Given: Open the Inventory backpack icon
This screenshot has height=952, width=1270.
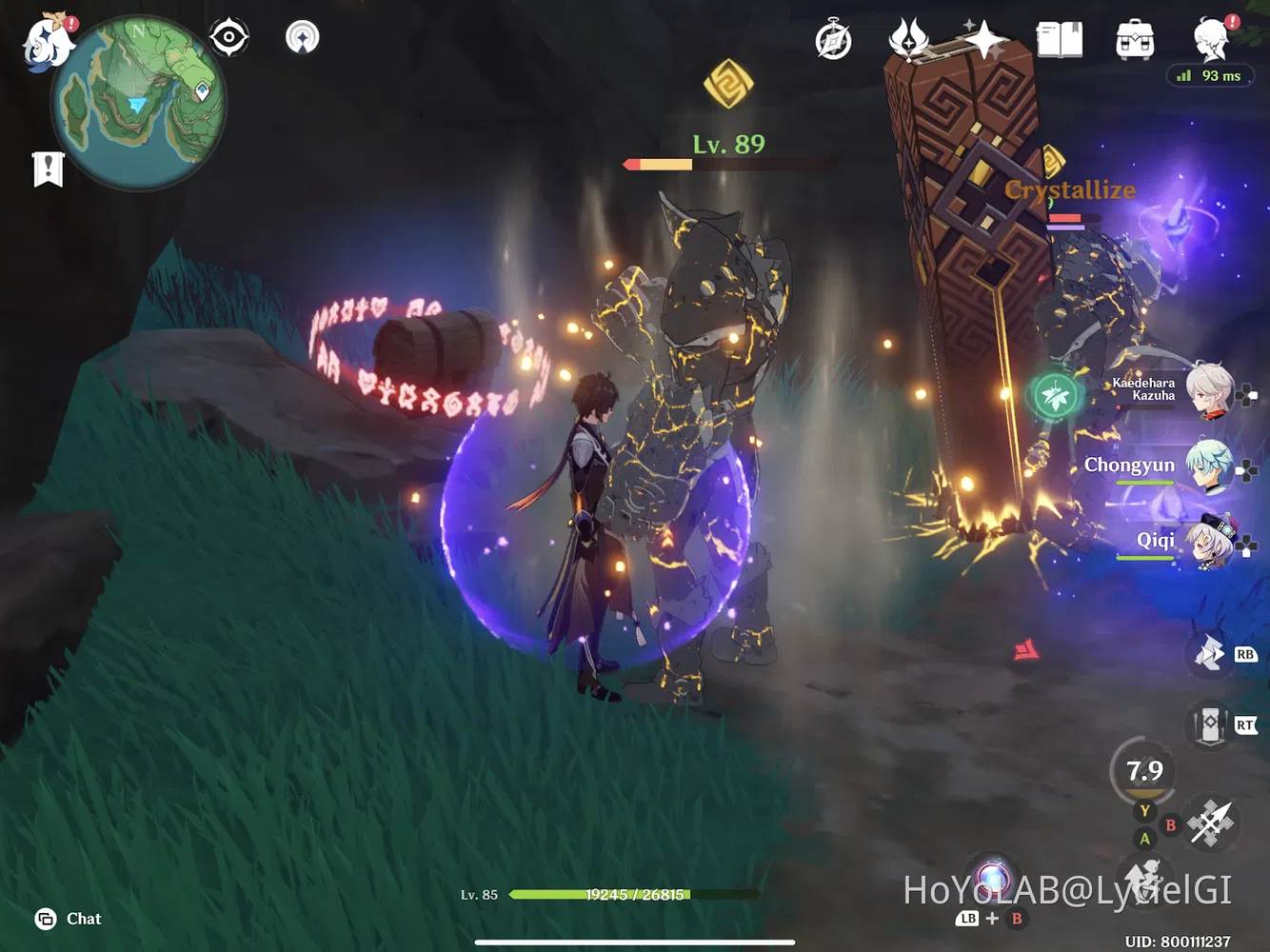Looking at the screenshot, I should coord(1133,38).
